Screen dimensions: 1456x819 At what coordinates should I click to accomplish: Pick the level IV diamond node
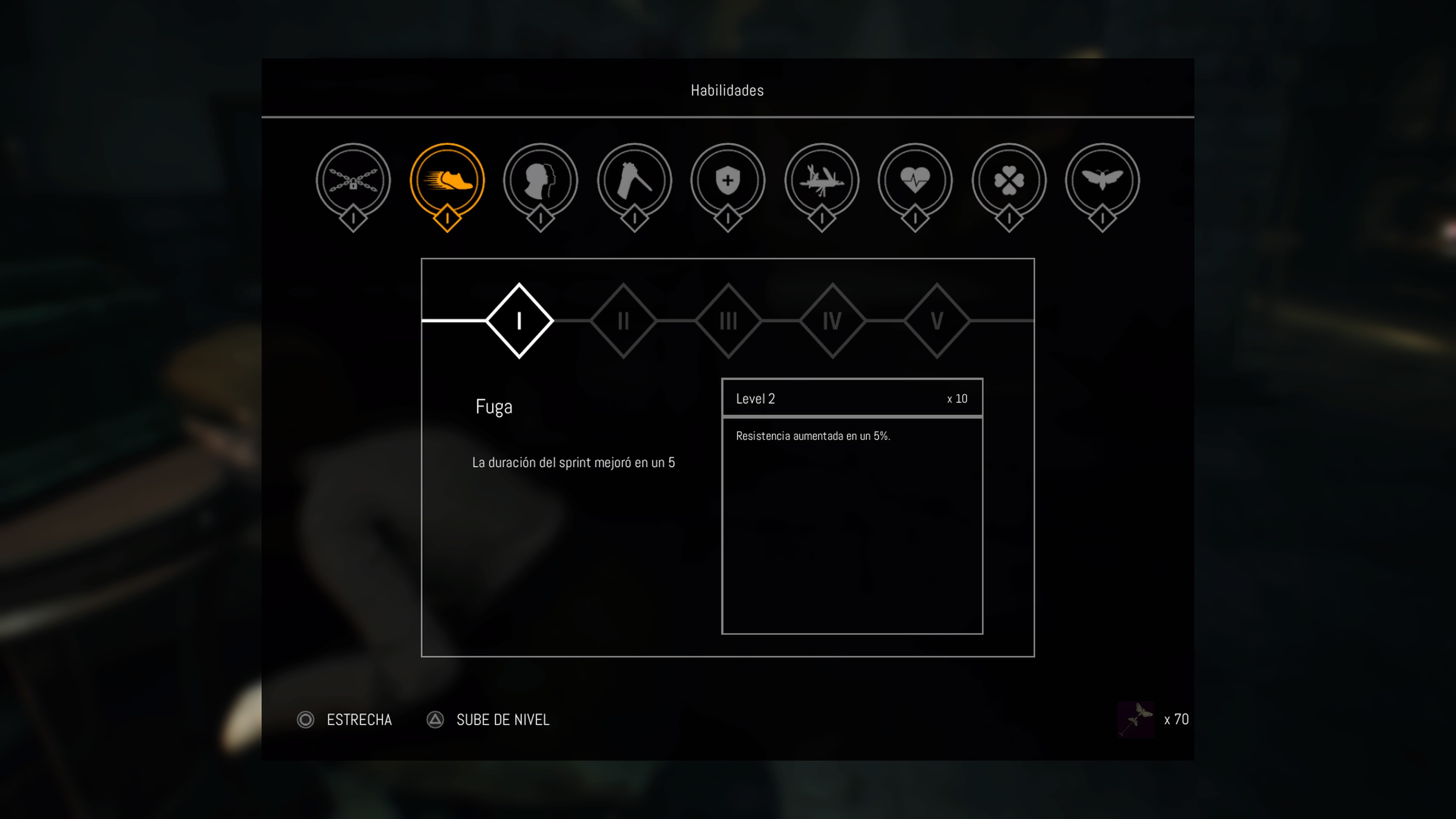coord(832,320)
